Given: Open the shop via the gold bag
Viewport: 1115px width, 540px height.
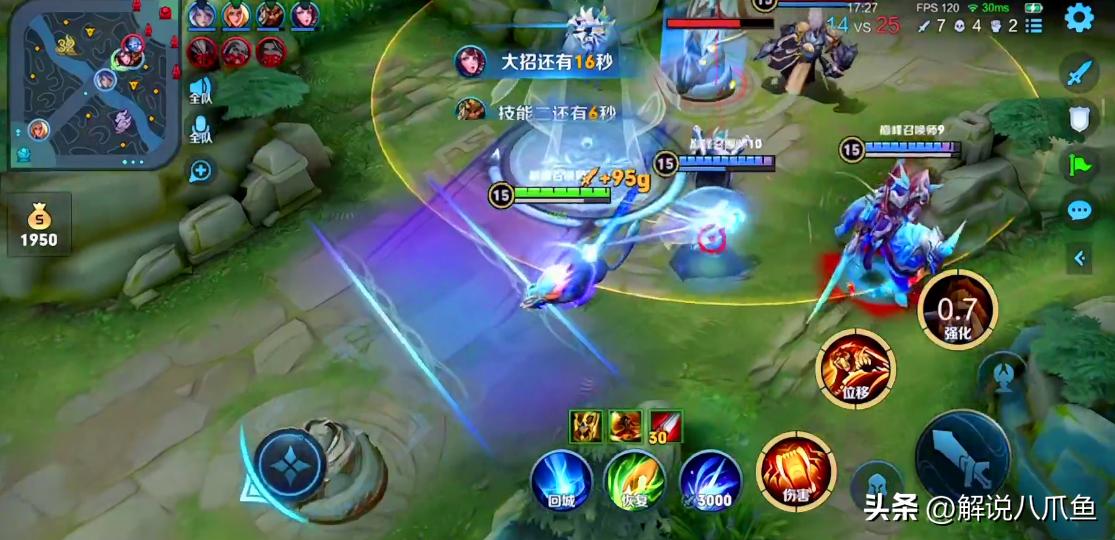Looking at the screenshot, I should coord(39,224).
